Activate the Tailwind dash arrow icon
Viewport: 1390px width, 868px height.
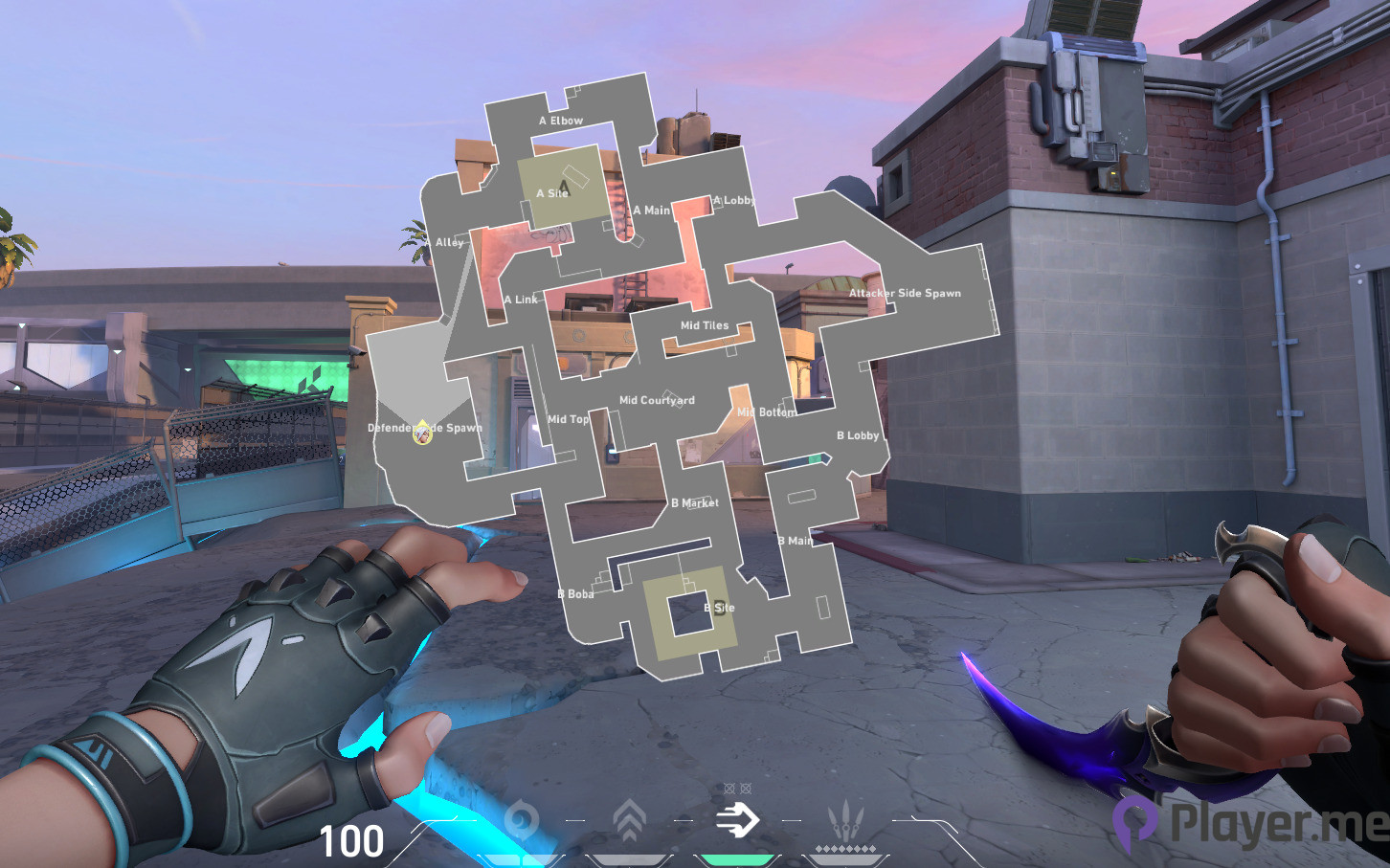coord(739,819)
